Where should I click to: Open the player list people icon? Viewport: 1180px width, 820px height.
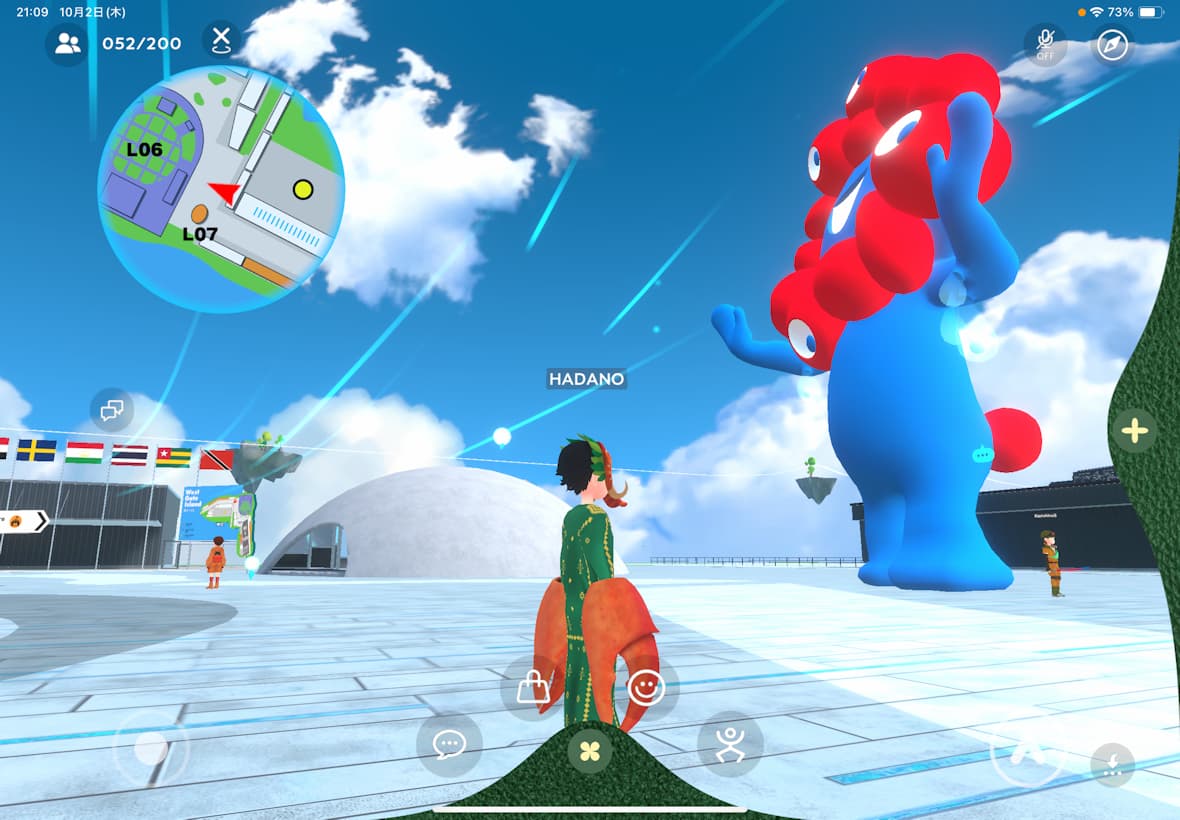pyautogui.click(x=67, y=44)
